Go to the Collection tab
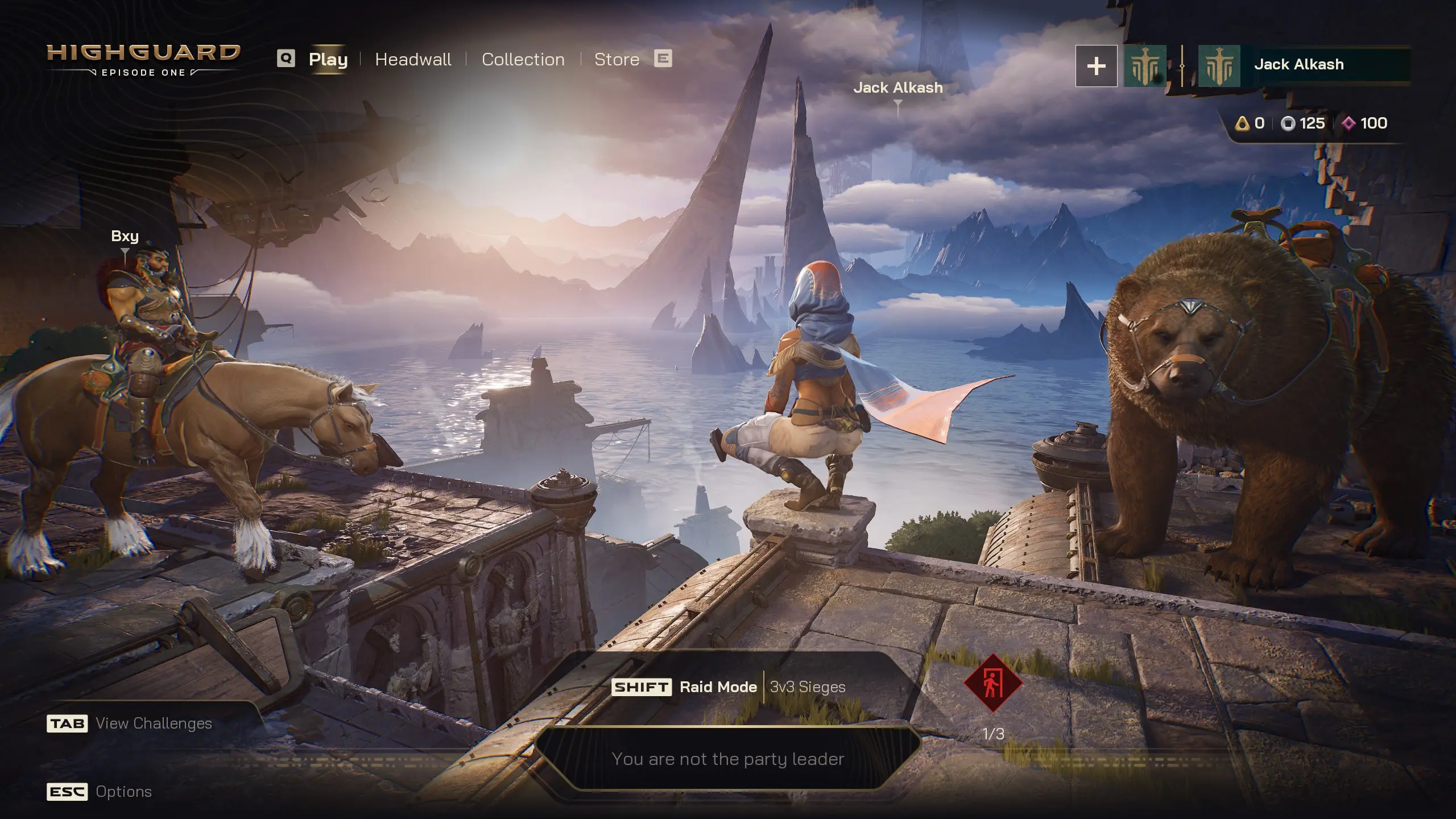The width and height of the screenshot is (1456, 819). pyautogui.click(x=523, y=59)
